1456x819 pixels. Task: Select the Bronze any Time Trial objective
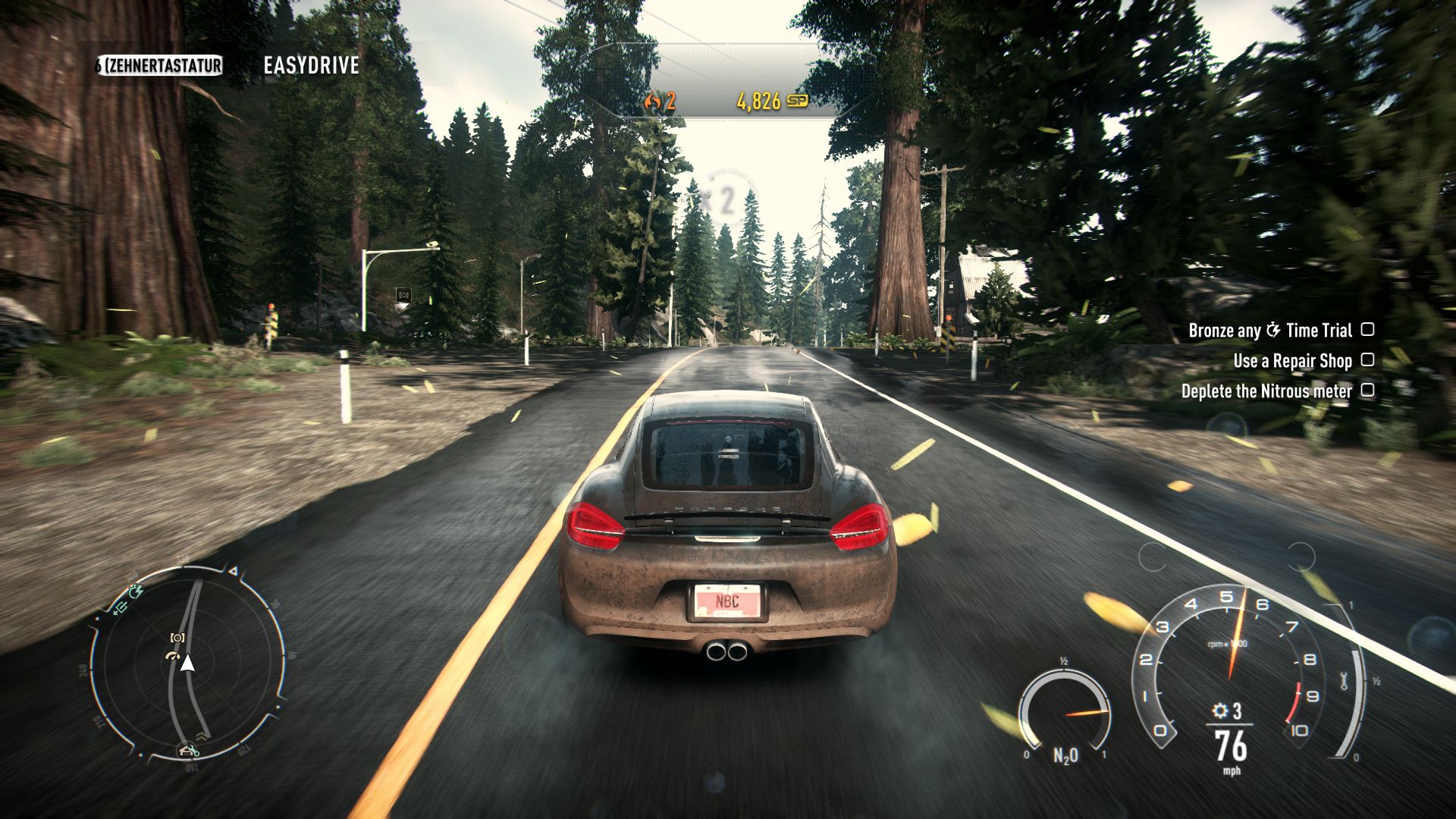[x=1270, y=330]
